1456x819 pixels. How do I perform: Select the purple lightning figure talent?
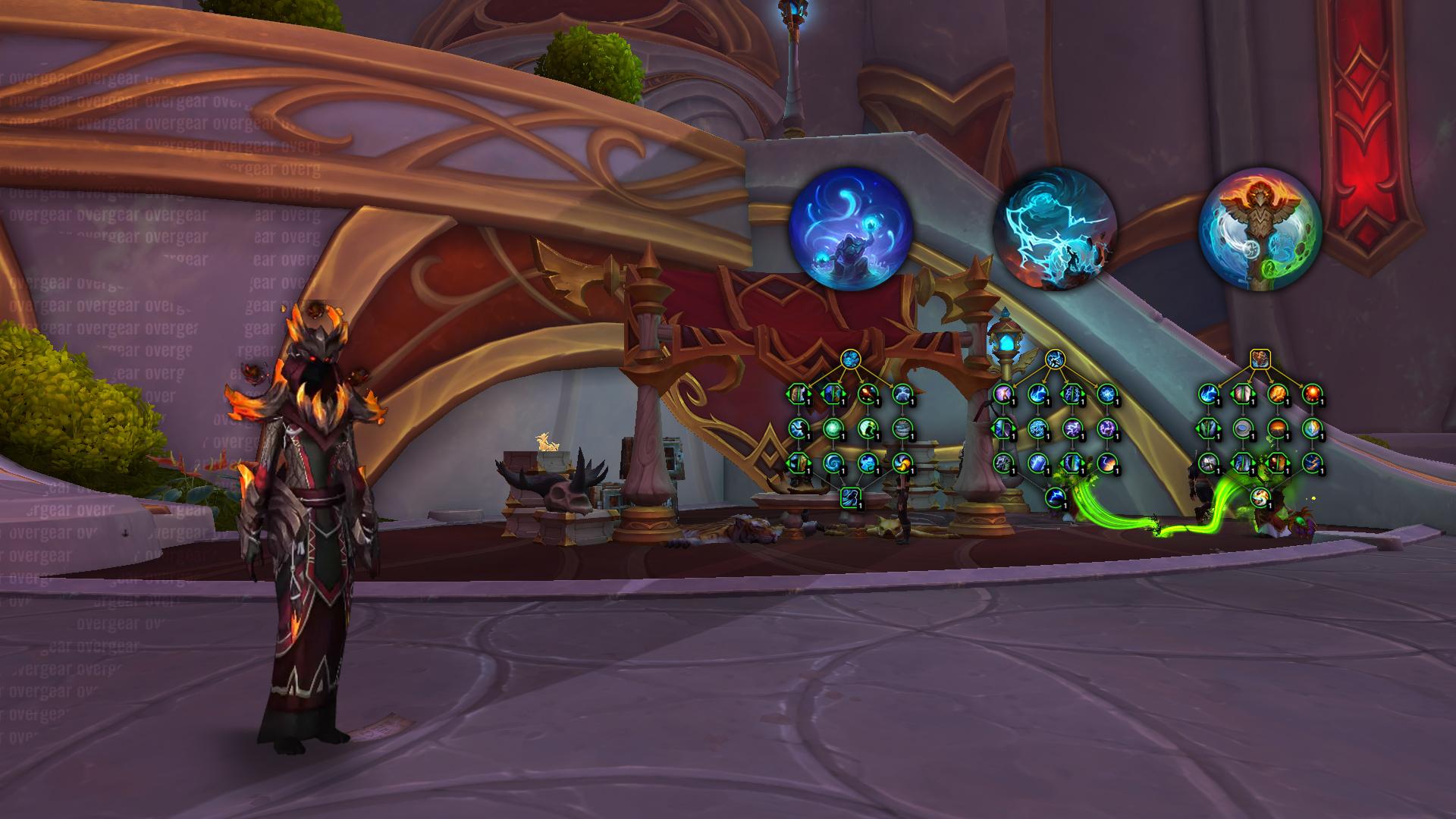pyautogui.click(x=1003, y=394)
